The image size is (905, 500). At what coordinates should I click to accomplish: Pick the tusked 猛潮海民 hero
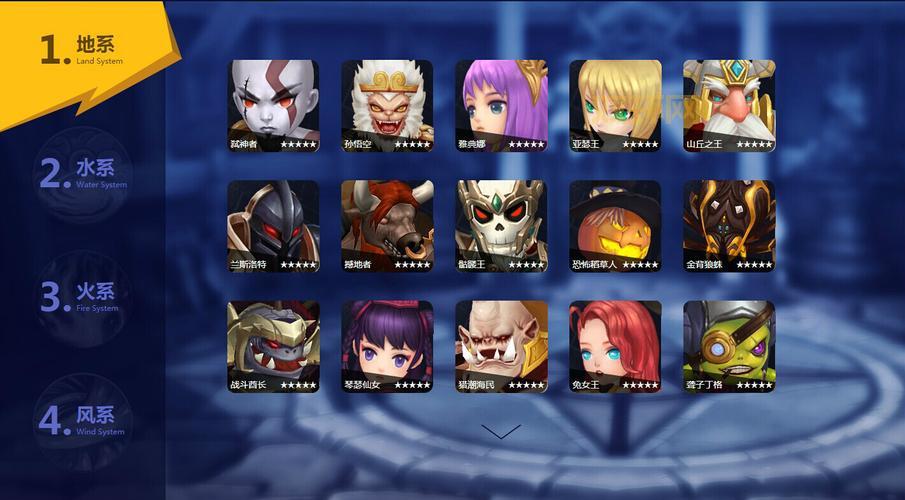tap(501, 346)
